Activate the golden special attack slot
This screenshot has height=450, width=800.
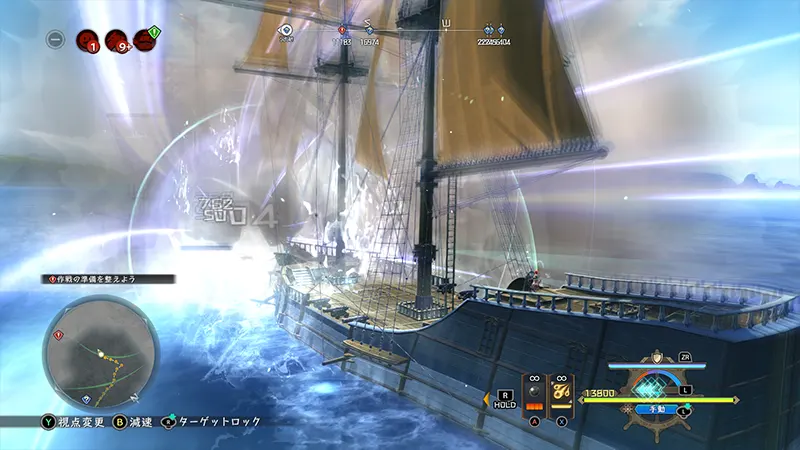(x=562, y=395)
